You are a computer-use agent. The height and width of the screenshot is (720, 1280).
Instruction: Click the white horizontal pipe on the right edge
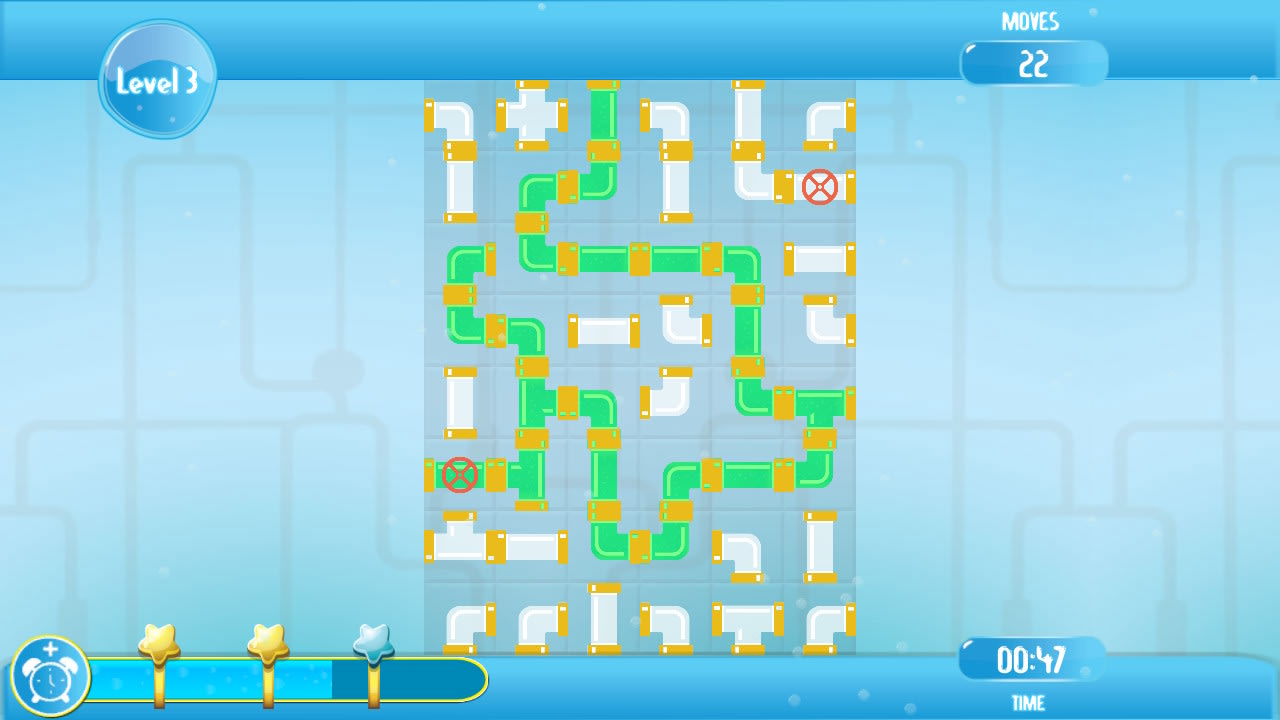point(820,260)
